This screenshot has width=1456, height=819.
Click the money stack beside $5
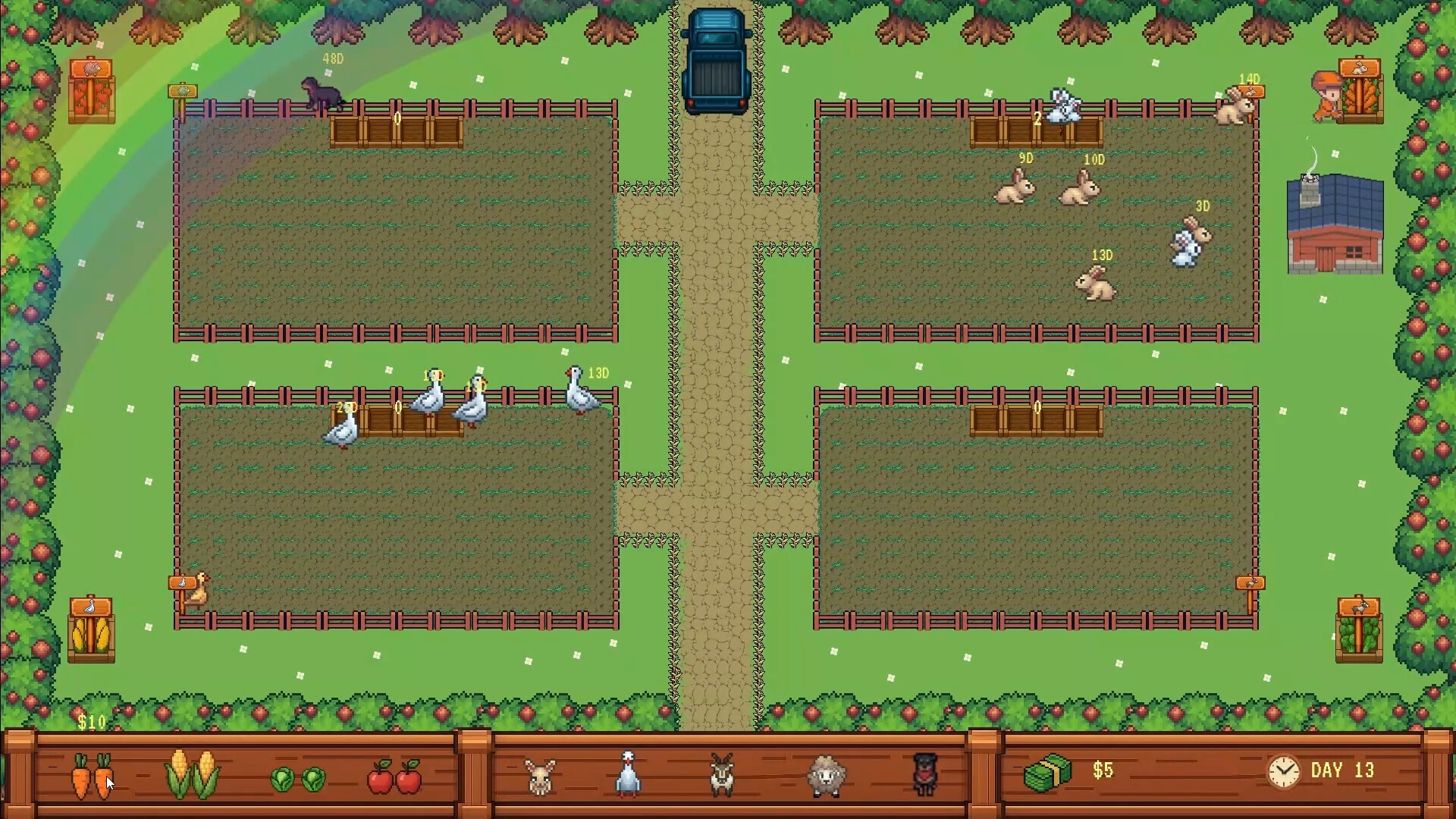(x=1050, y=772)
